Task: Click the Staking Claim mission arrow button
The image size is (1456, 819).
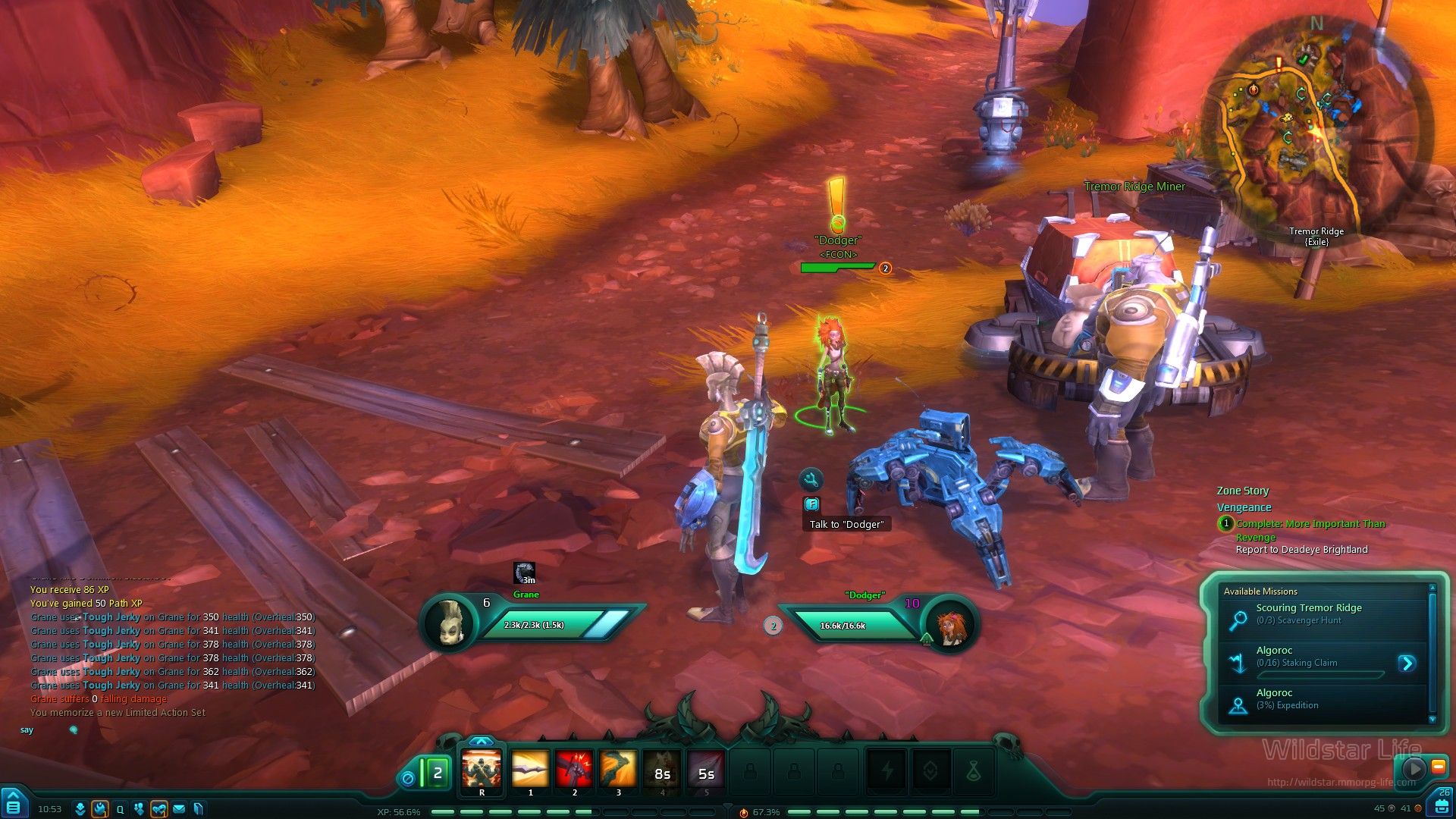Action: click(x=1407, y=664)
